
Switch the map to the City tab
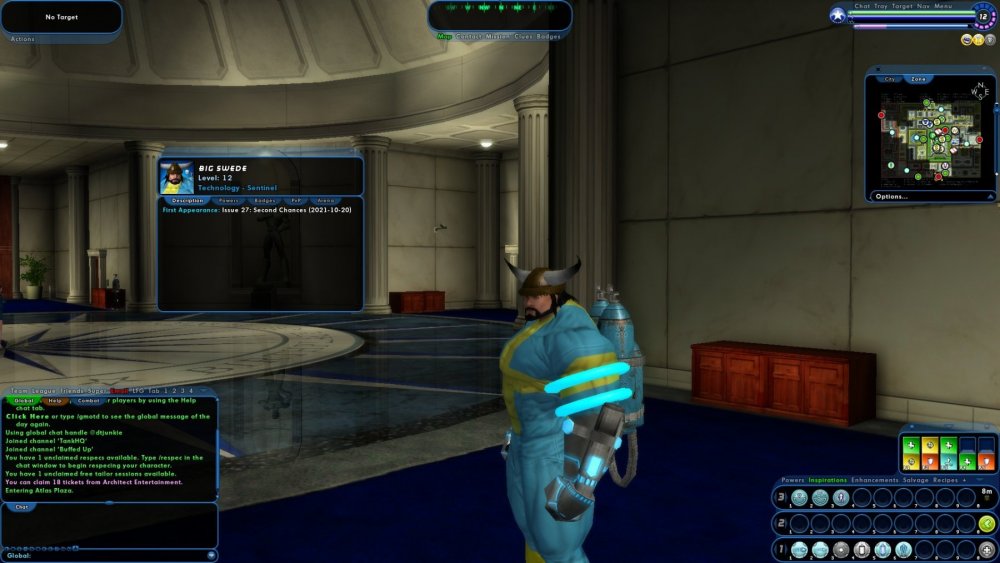pyautogui.click(x=890, y=78)
